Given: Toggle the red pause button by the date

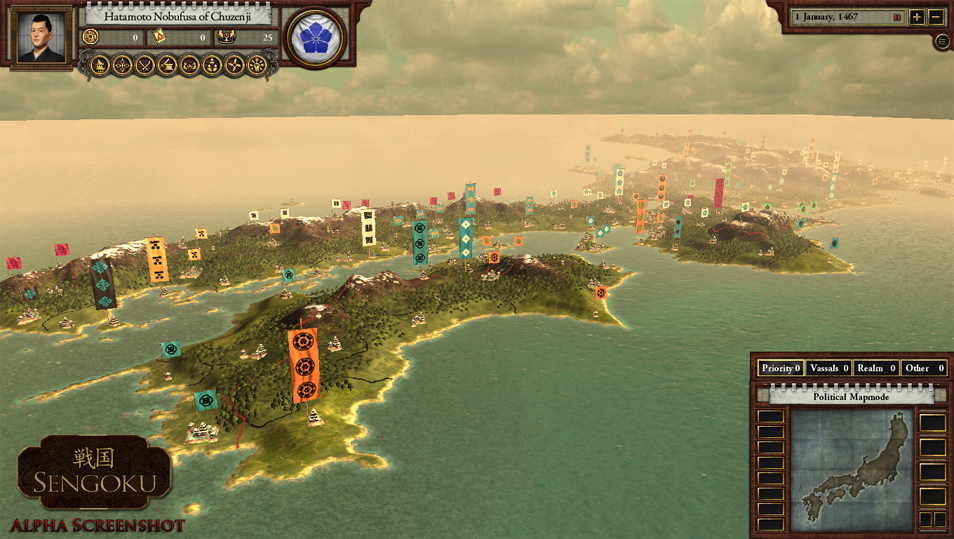Looking at the screenshot, I should (x=897, y=17).
